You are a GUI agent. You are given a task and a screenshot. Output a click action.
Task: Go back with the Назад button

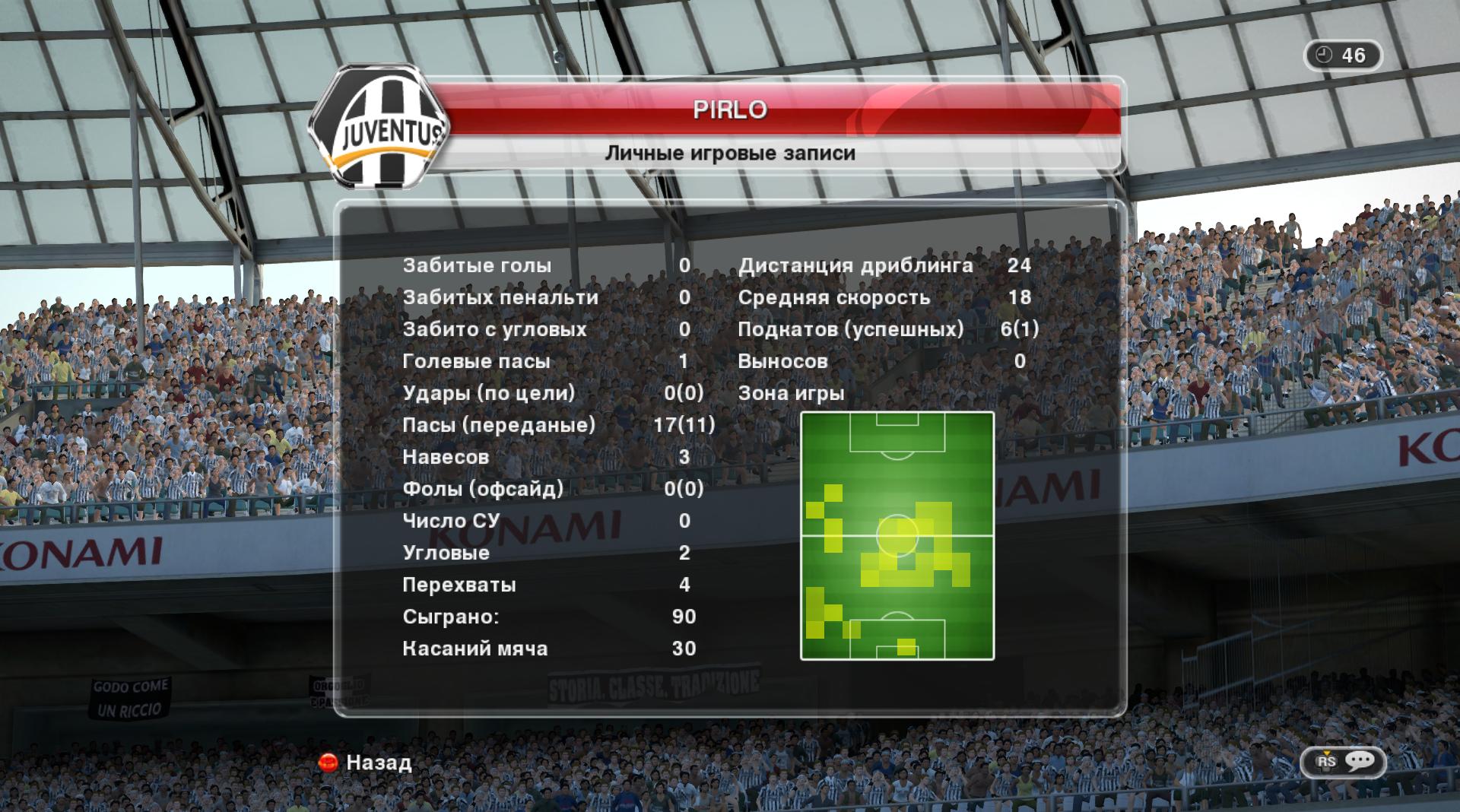[367, 763]
